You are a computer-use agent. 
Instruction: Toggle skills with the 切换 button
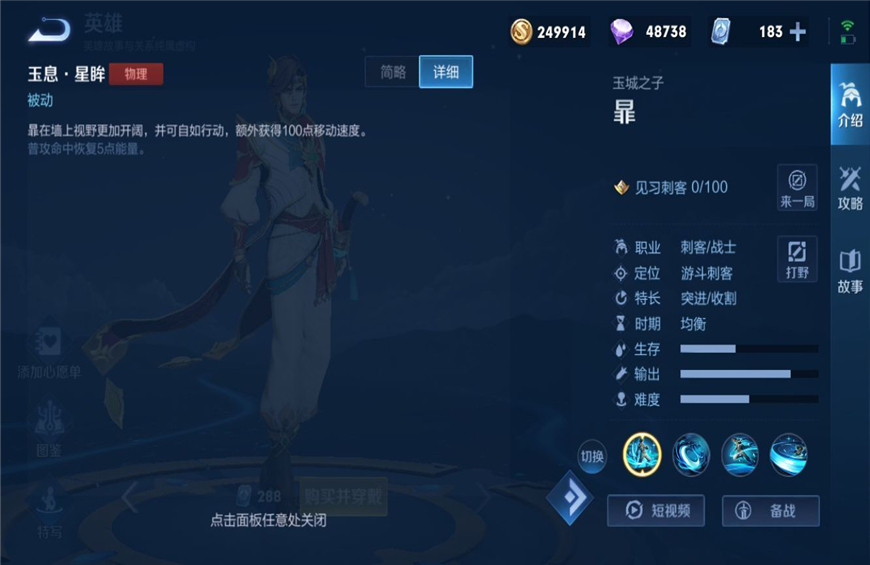592,457
